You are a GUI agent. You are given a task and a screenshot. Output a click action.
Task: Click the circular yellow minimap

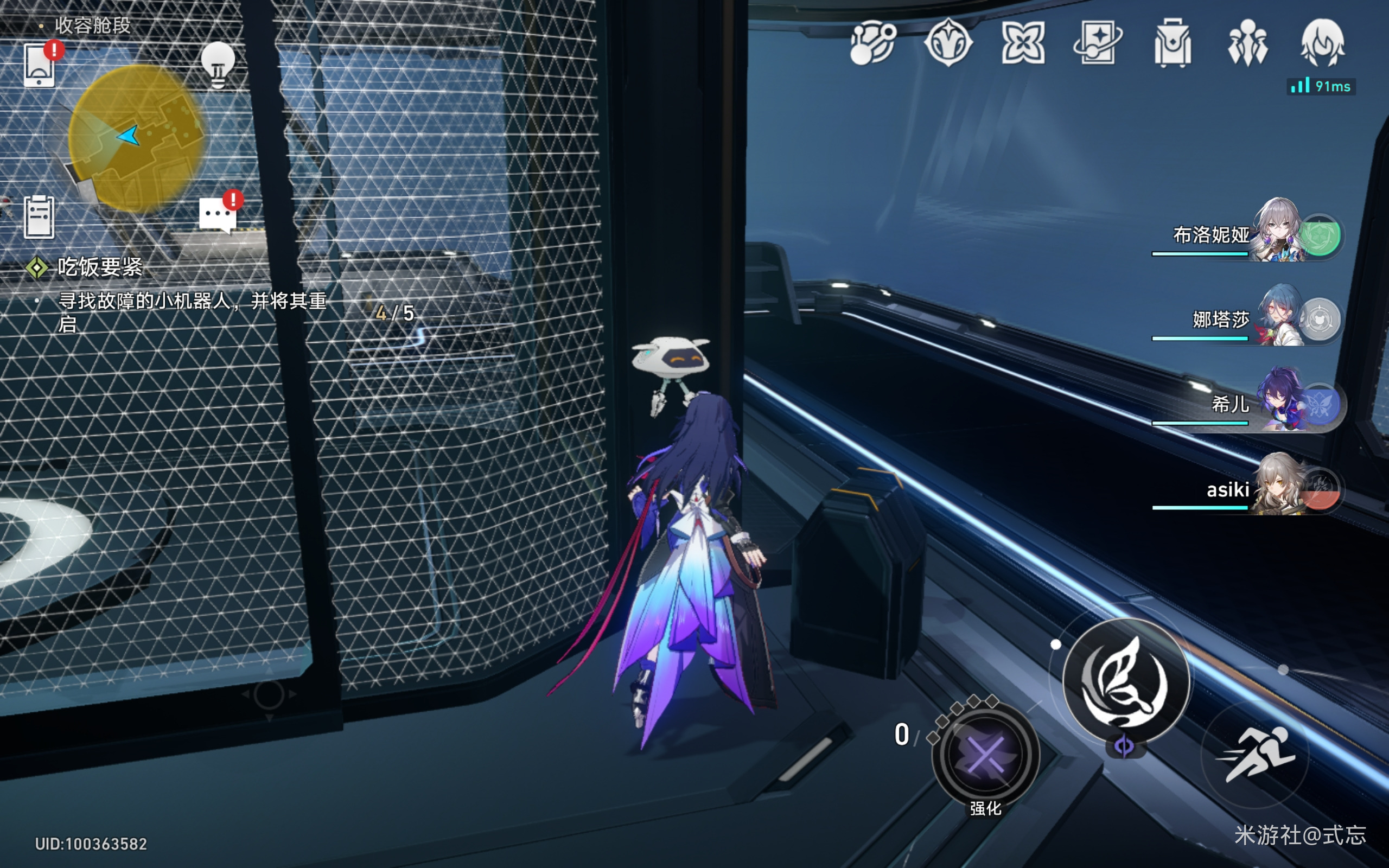tap(136, 138)
